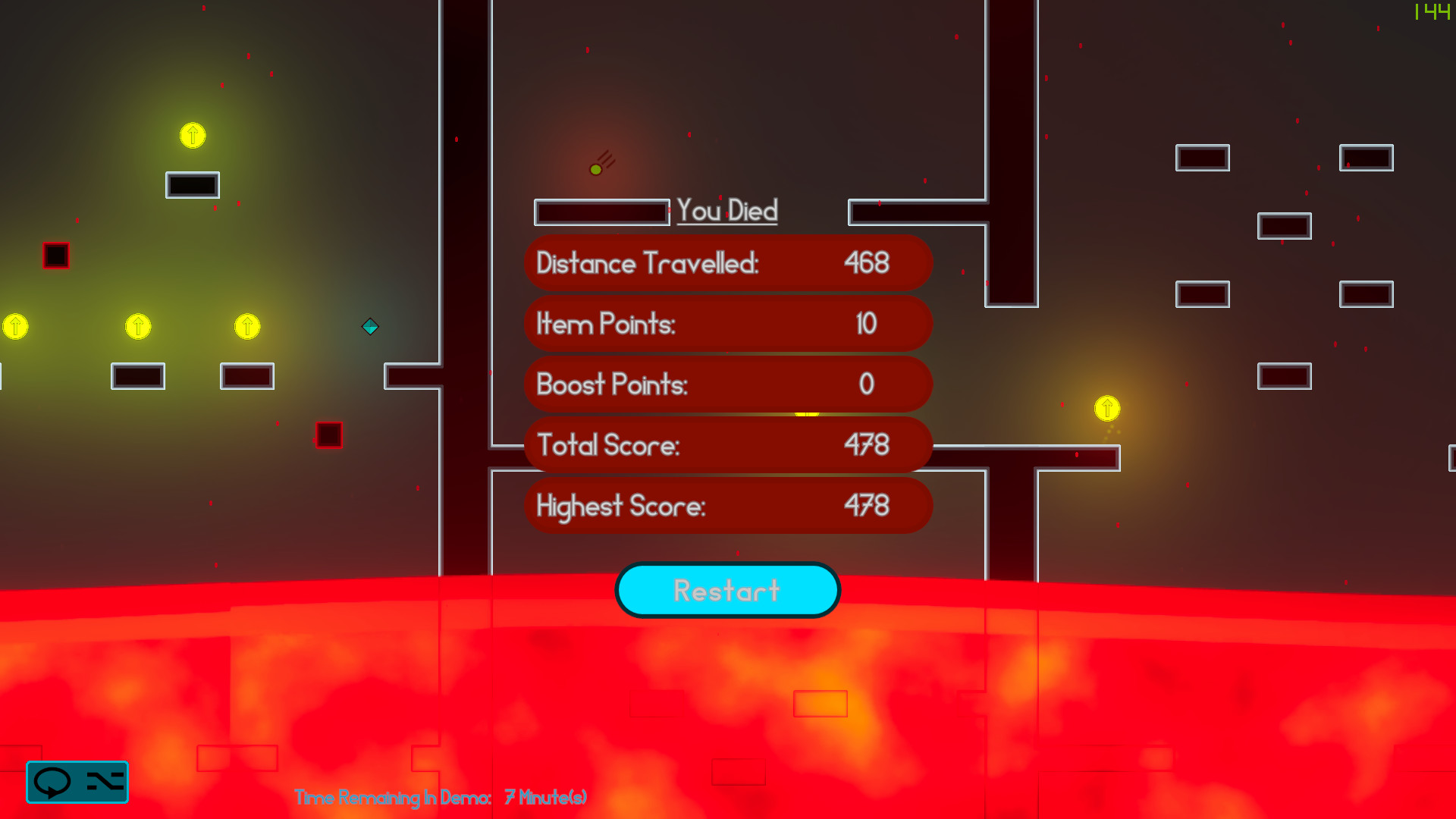Click the speech bubble feedback icon bottom-left
The width and height of the screenshot is (1456, 819).
coord(53,783)
